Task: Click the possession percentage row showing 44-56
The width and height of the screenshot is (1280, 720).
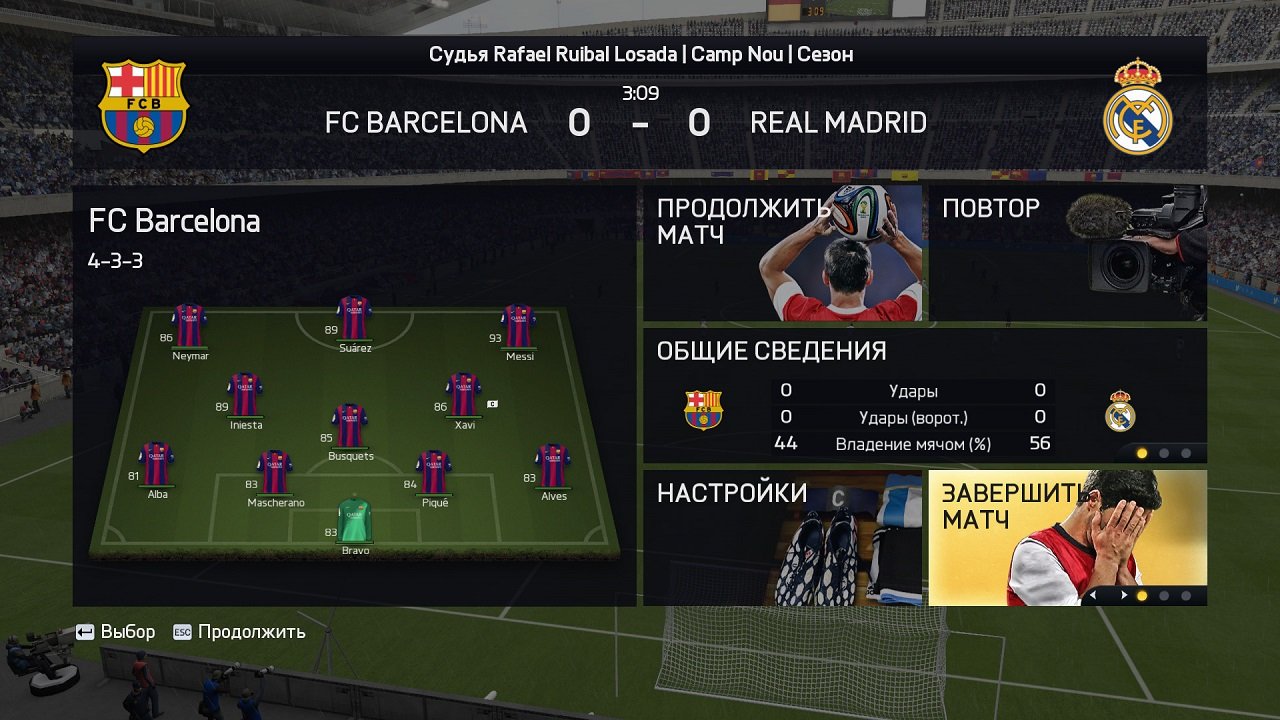Action: coord(913,443)
